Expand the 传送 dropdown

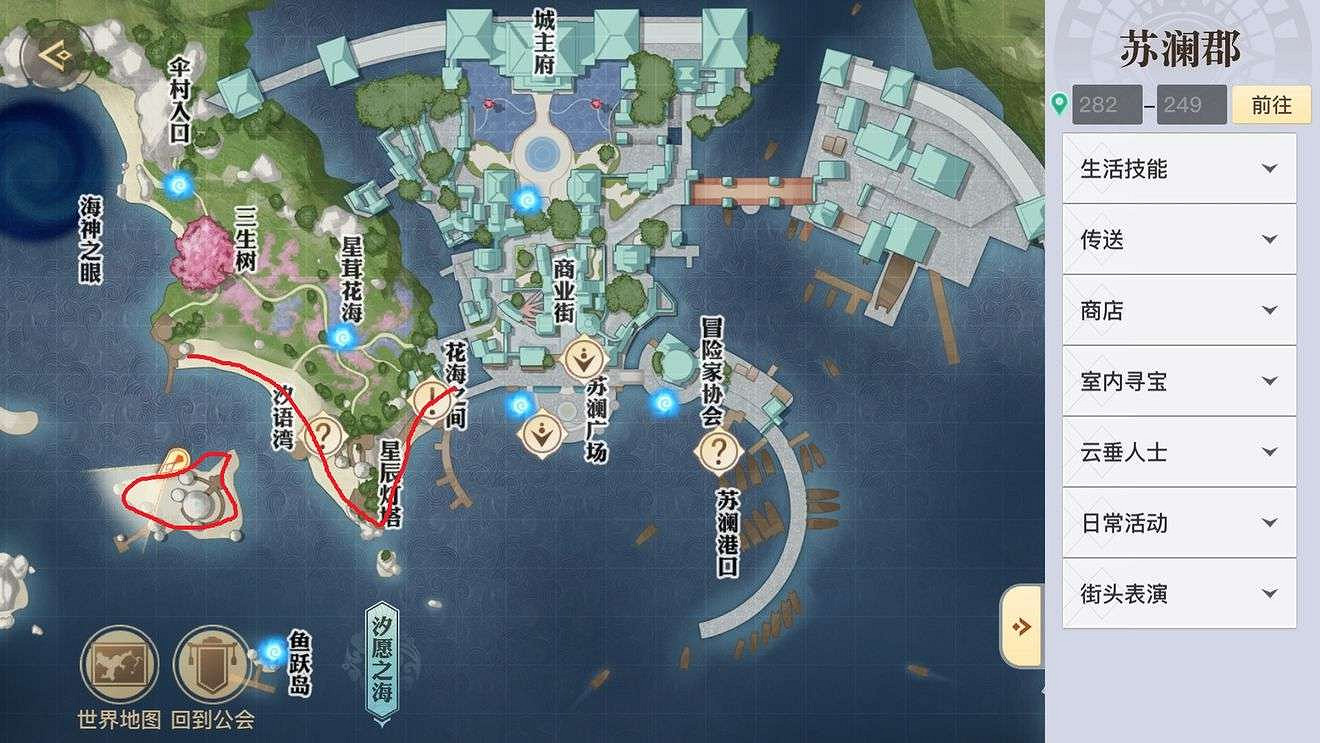[x=1180, y=239]
